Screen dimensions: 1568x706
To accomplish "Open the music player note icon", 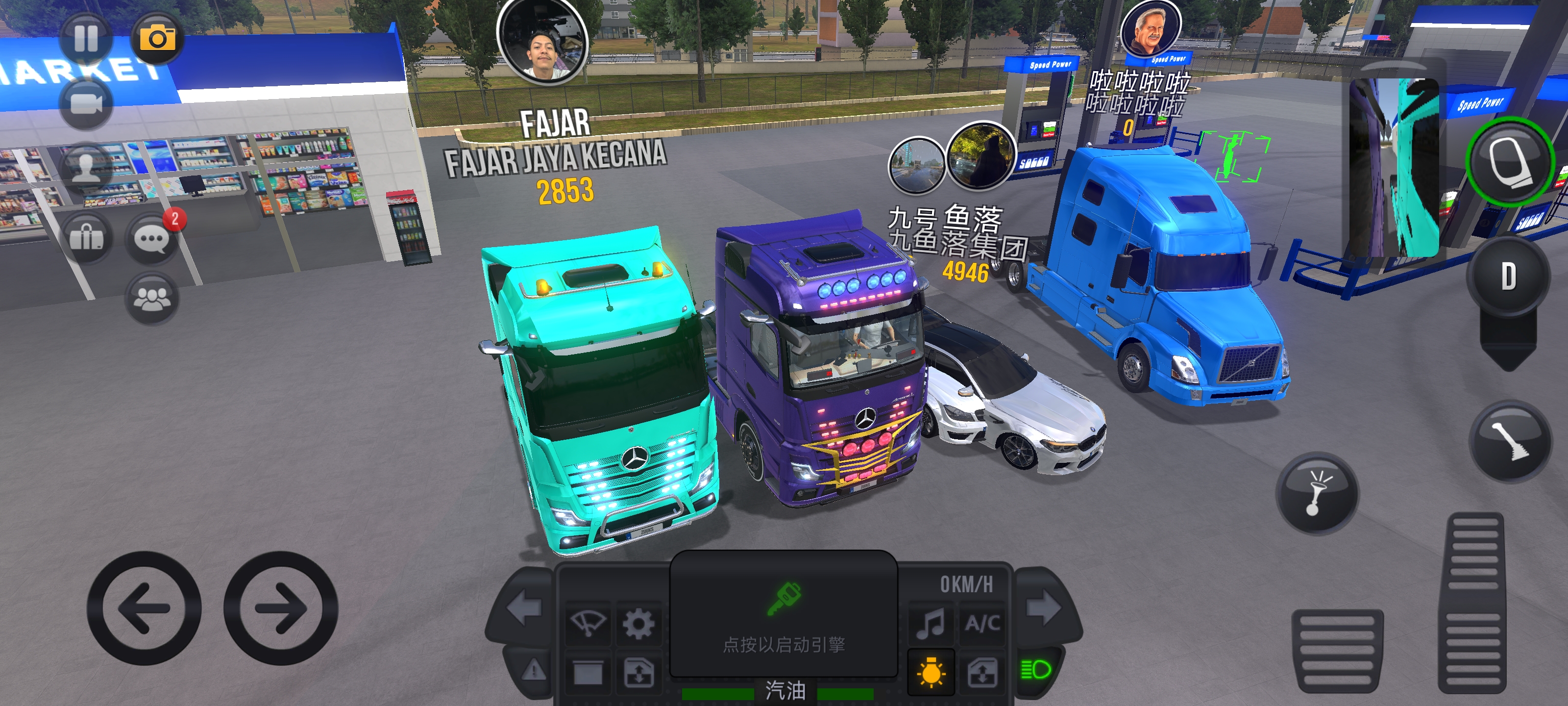I will pyautogui.click(x=931, y=624).
